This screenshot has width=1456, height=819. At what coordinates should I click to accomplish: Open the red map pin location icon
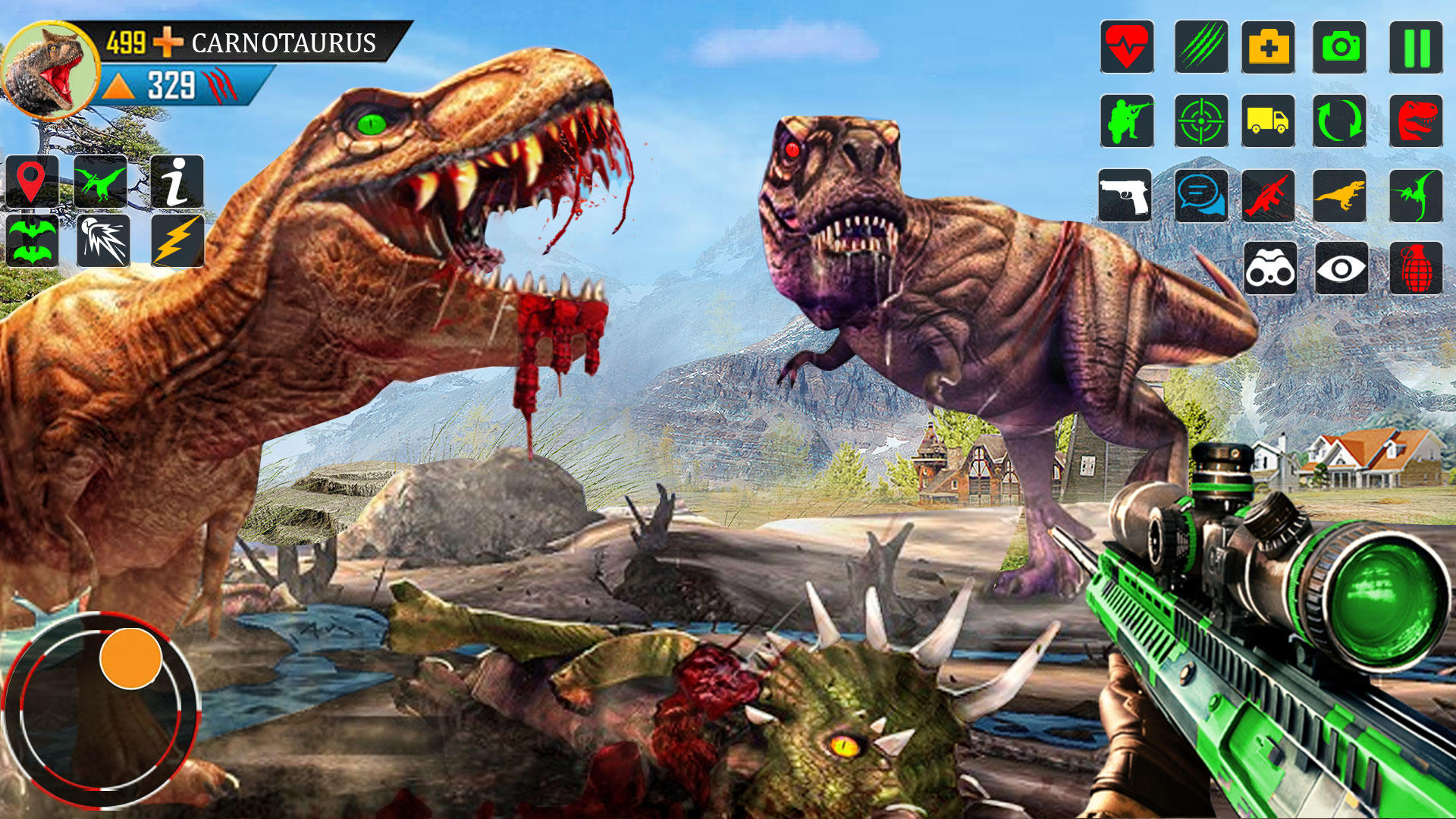click(x=32, y=182)
